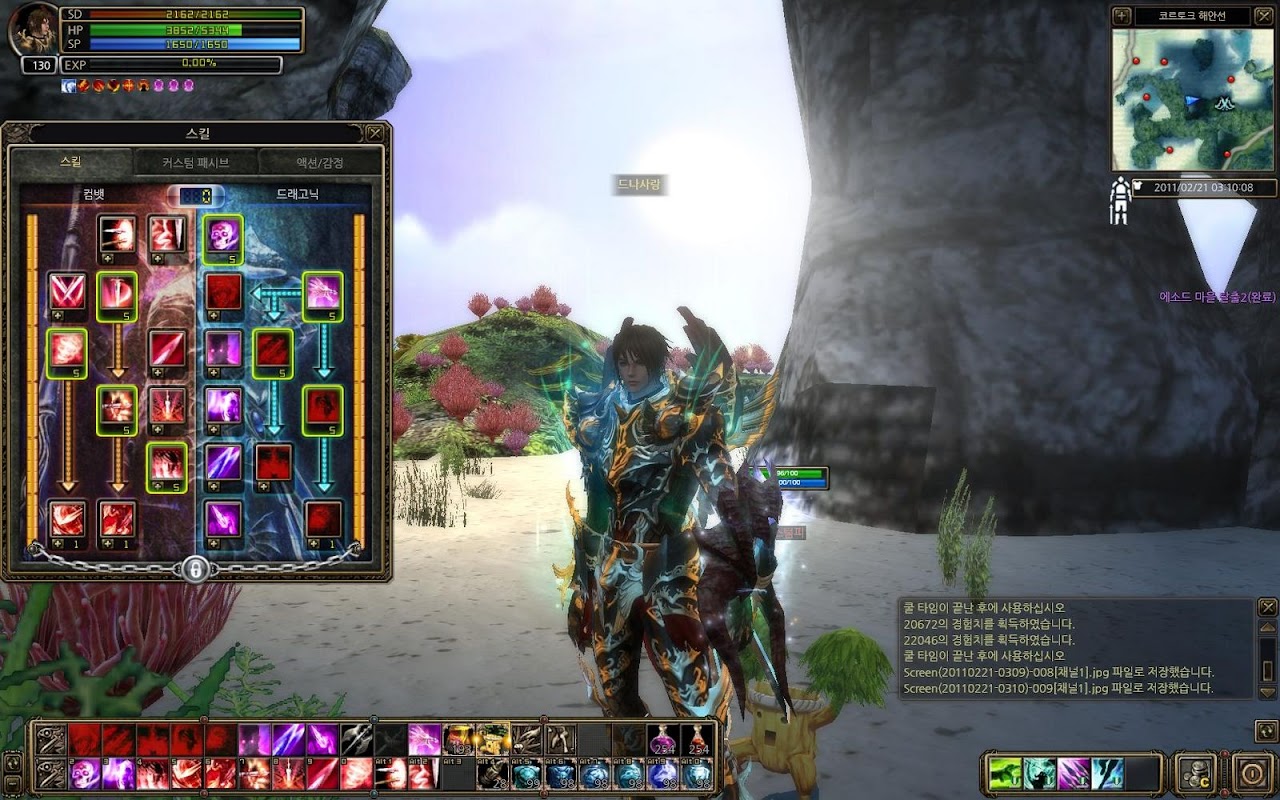
Task: Select the completed quest 에소드 마을 탈출2
Action: (x=1218, y=297)
